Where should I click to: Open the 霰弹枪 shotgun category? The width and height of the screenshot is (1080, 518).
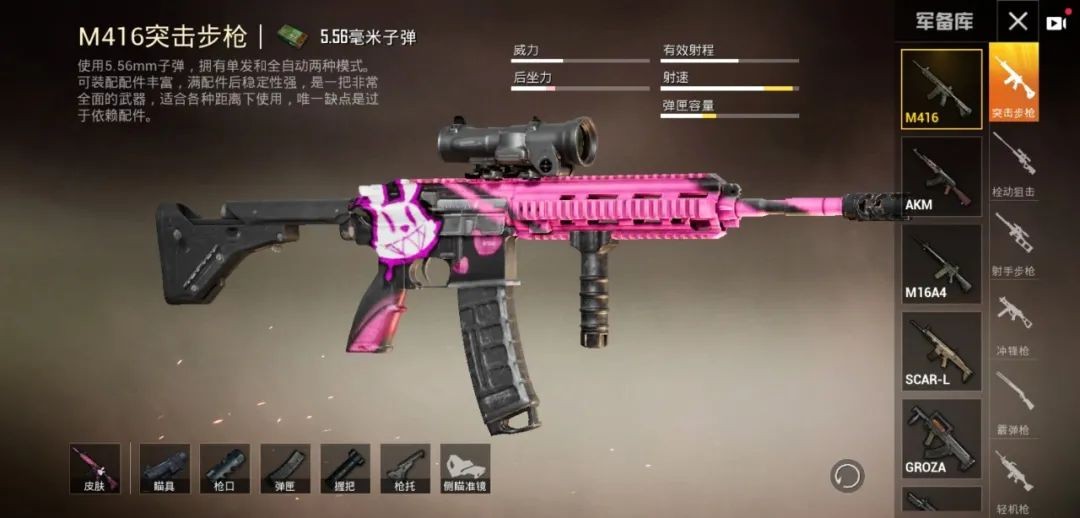[x=1014, y=402]
